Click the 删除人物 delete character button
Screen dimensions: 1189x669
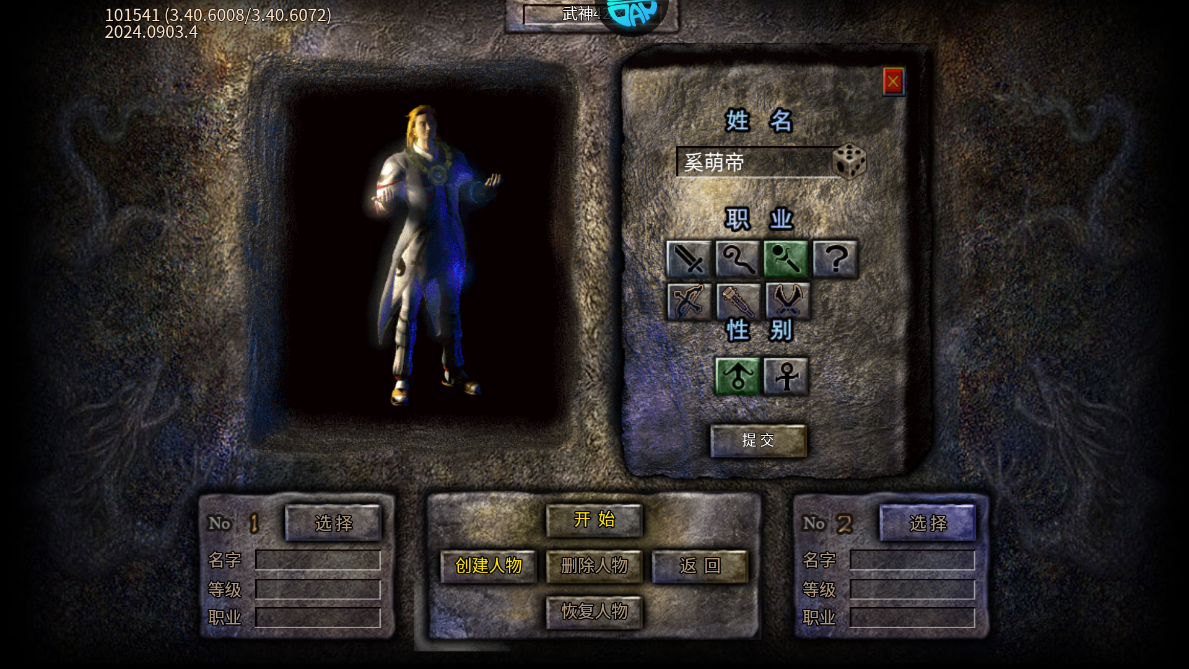pyautogui.click(x=594, y=566)
